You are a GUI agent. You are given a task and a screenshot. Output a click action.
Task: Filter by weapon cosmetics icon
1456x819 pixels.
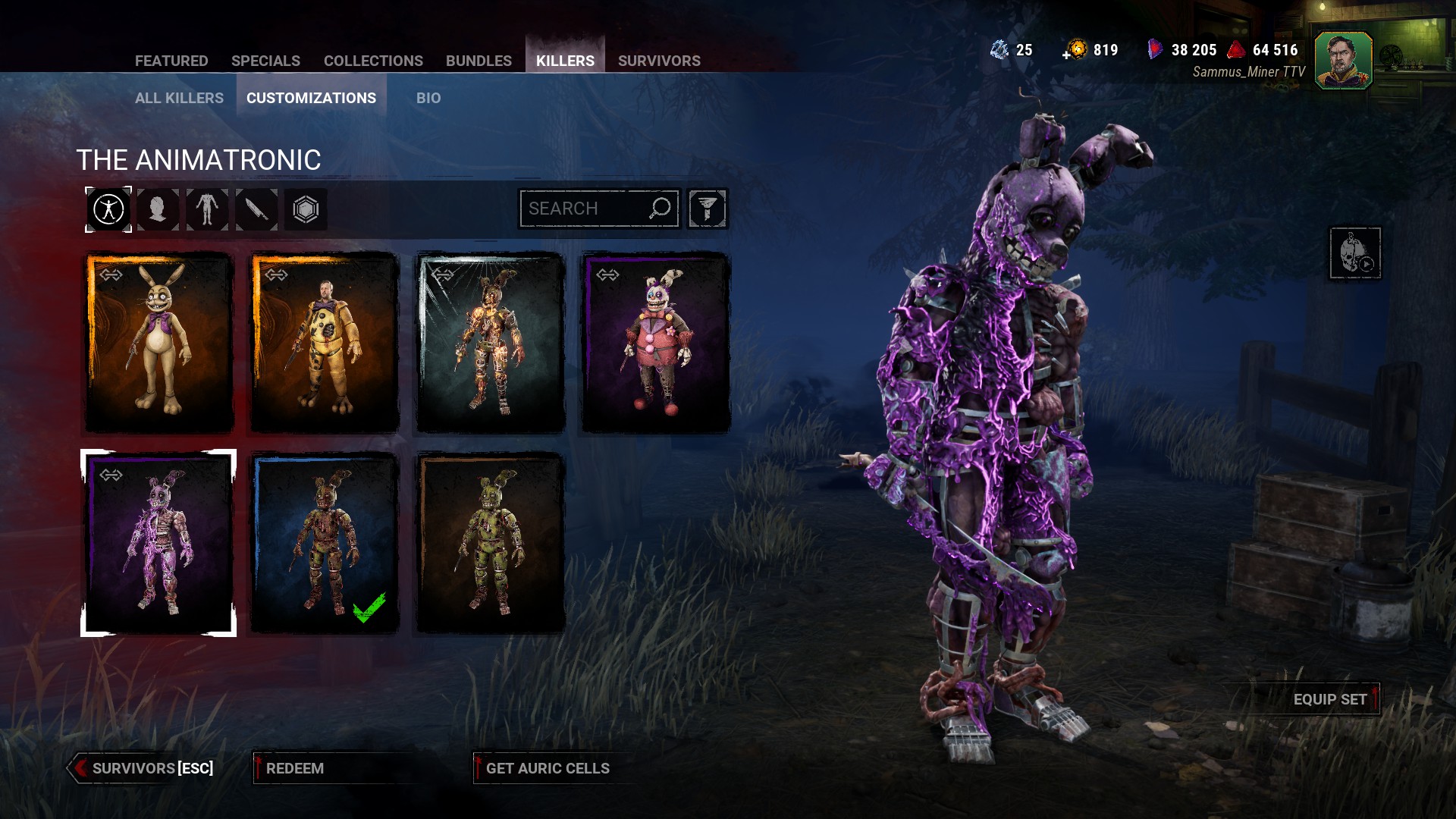click(256, 209)
